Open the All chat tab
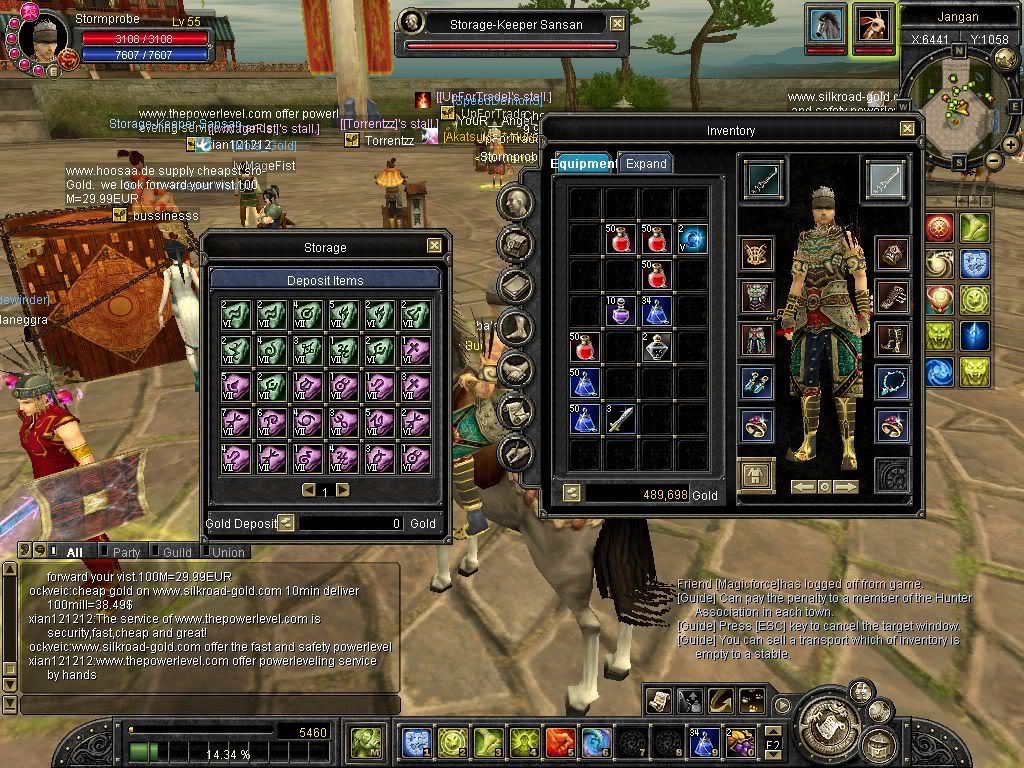The height and width of the screenshot is (768, 1024). click(x=74, y=552)
